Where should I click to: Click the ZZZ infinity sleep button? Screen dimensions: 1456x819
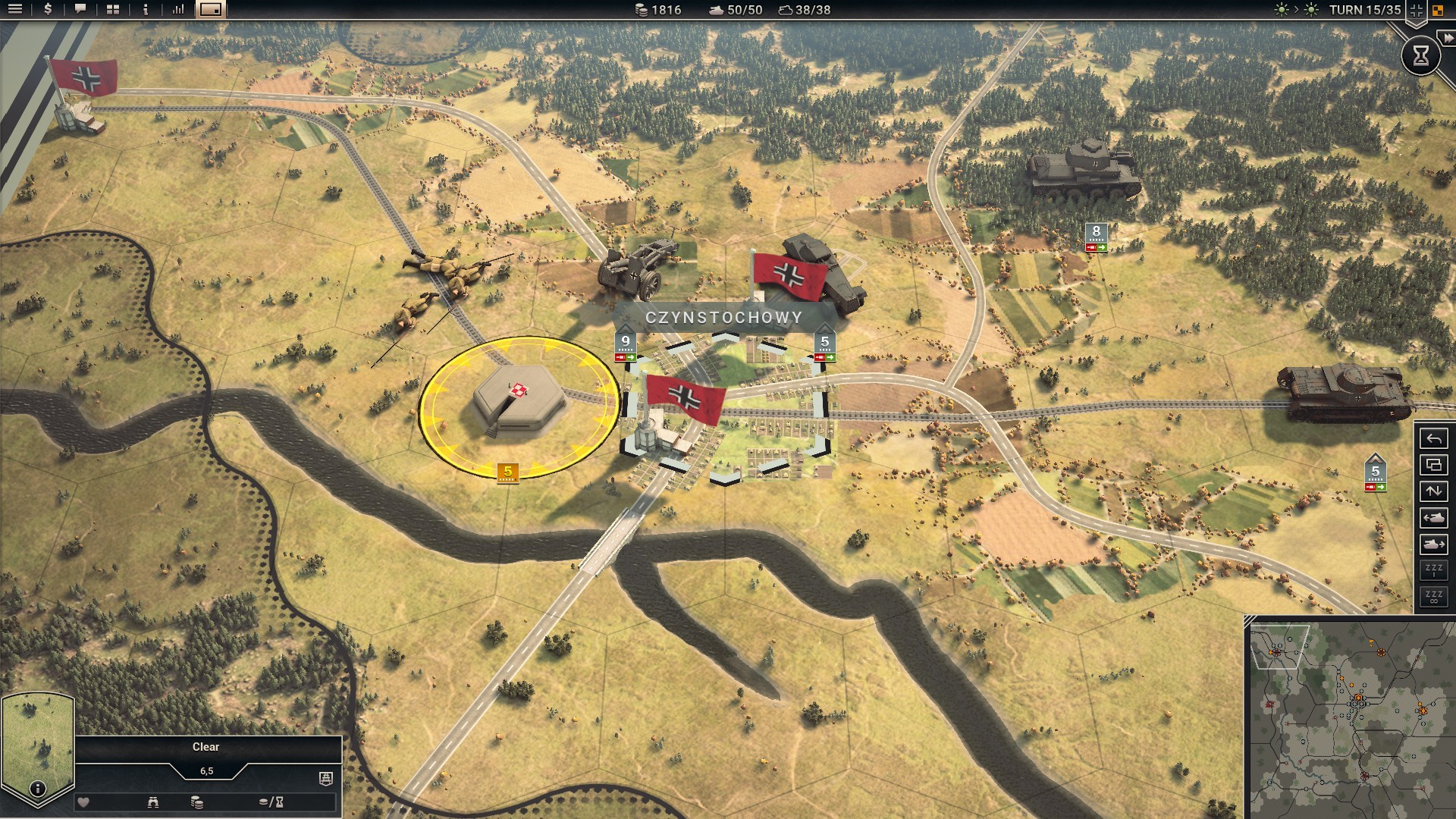click(1433, 597)
